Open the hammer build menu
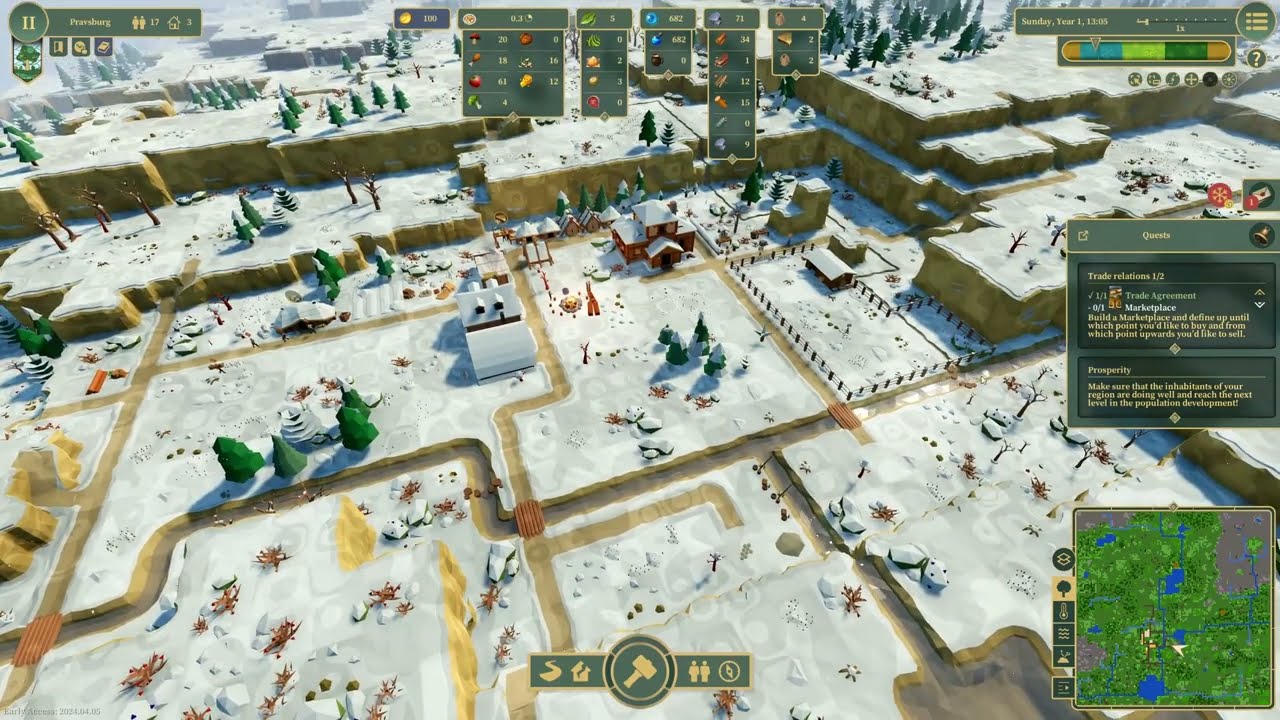This screenshot has height=720, width=1280. pos(638,670)
